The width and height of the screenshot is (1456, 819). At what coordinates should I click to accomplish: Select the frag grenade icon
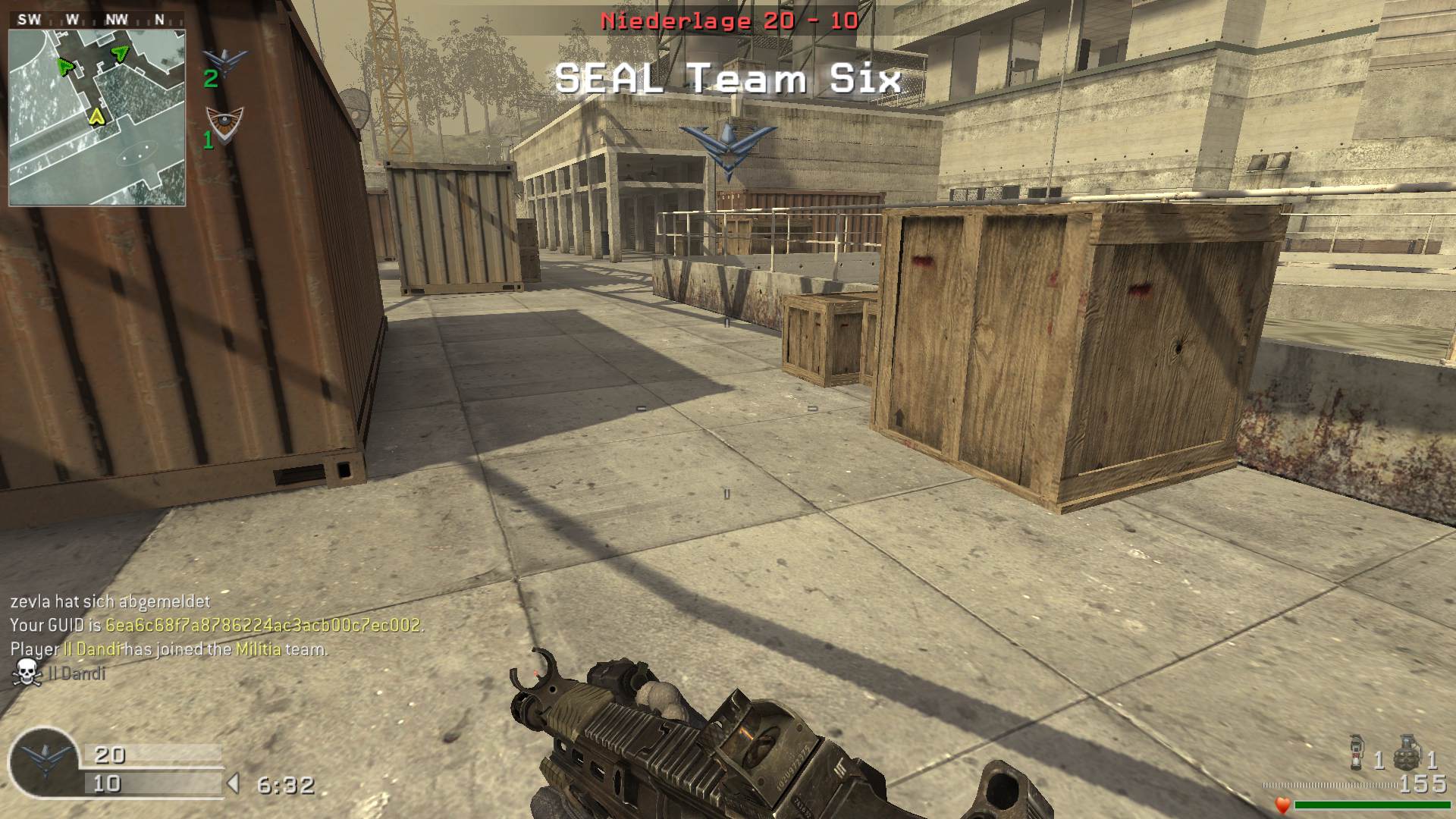[1407, 751]
